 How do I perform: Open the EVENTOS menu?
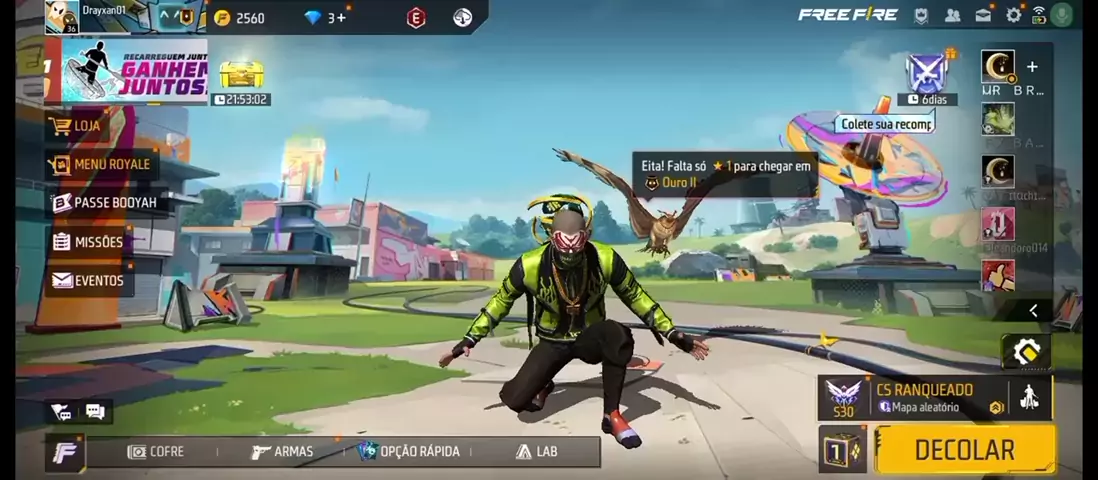click(90, 281)
